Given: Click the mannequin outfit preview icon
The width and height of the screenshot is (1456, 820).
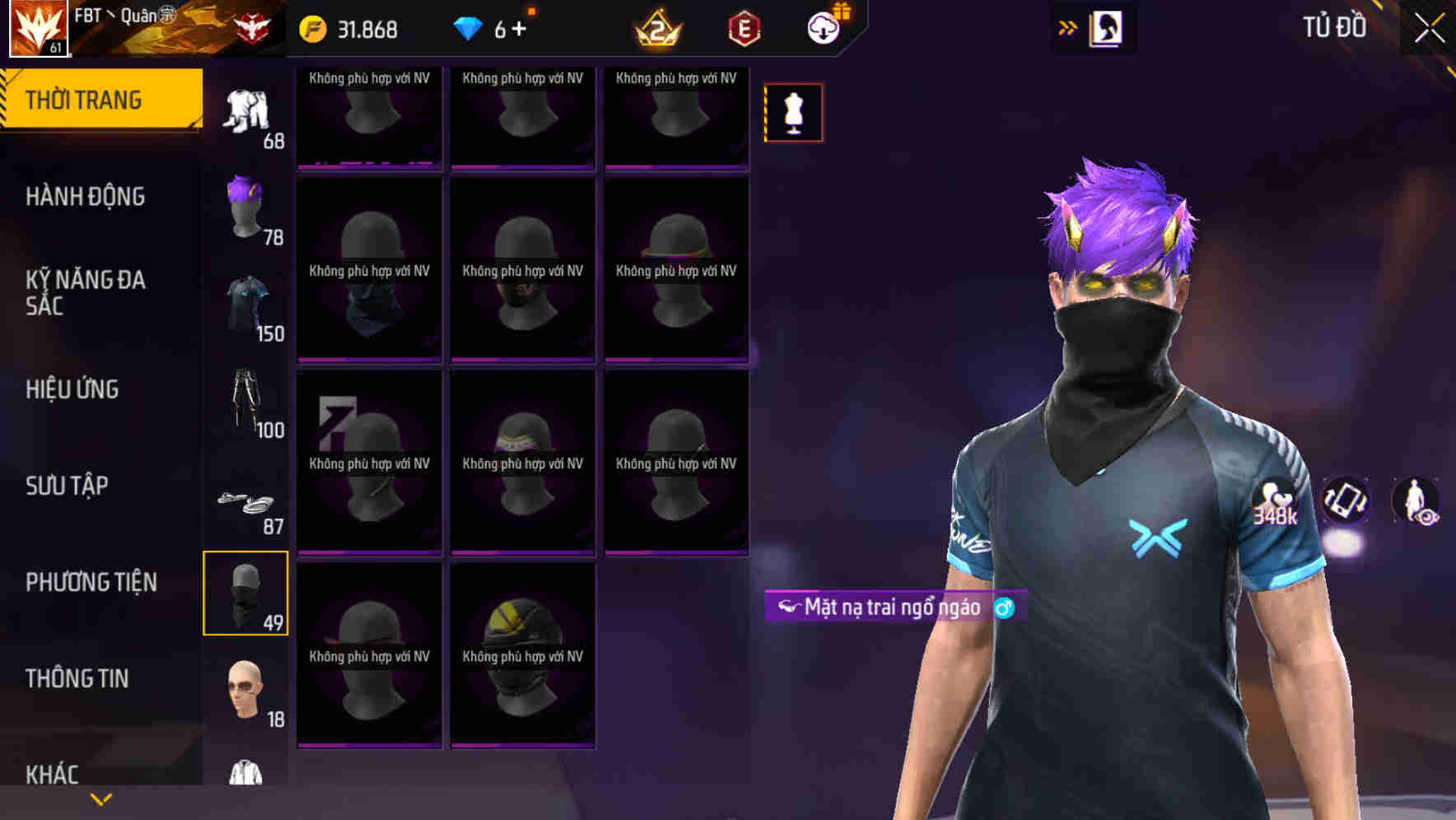Looking at the screenshot, I should [x=792, y=112].
